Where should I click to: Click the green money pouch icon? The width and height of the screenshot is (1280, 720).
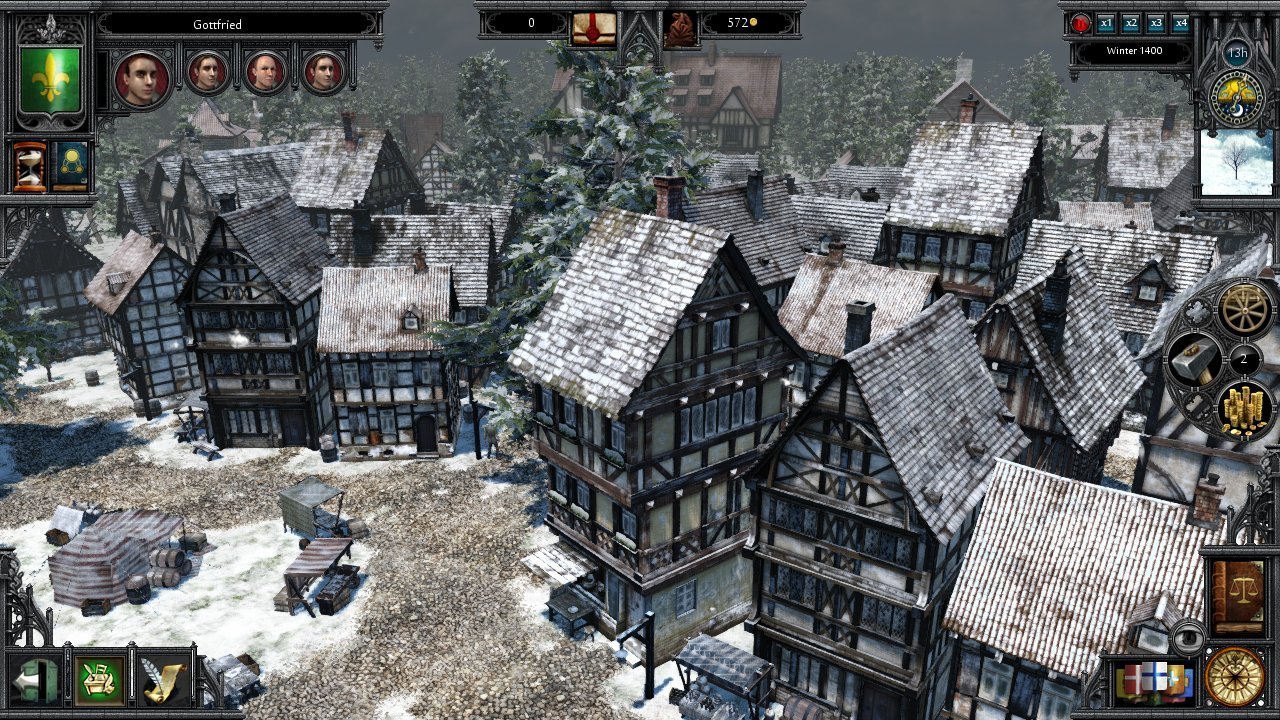[x=97, y=679]
